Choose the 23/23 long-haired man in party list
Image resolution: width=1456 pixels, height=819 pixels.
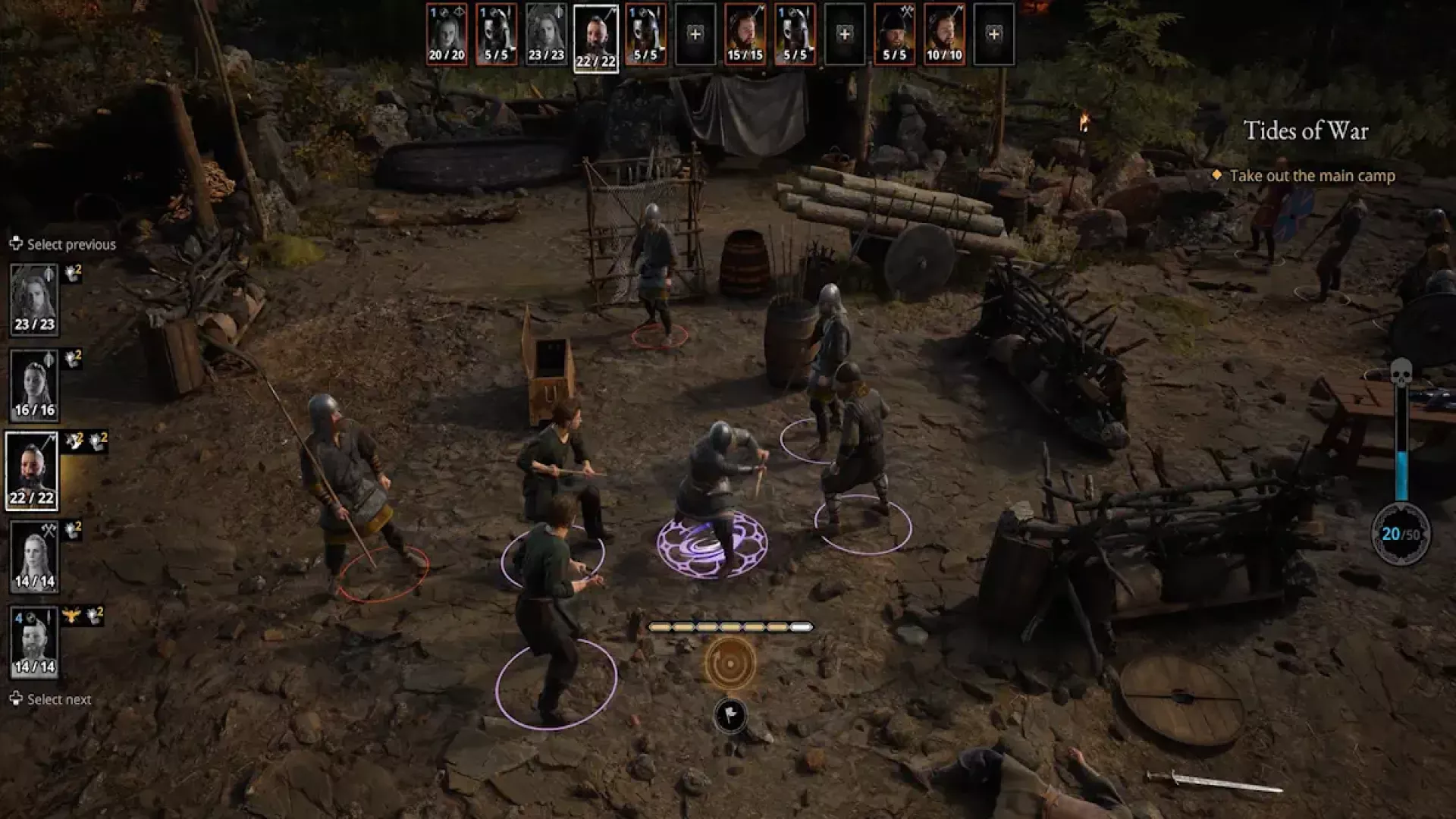click(34, 300)
